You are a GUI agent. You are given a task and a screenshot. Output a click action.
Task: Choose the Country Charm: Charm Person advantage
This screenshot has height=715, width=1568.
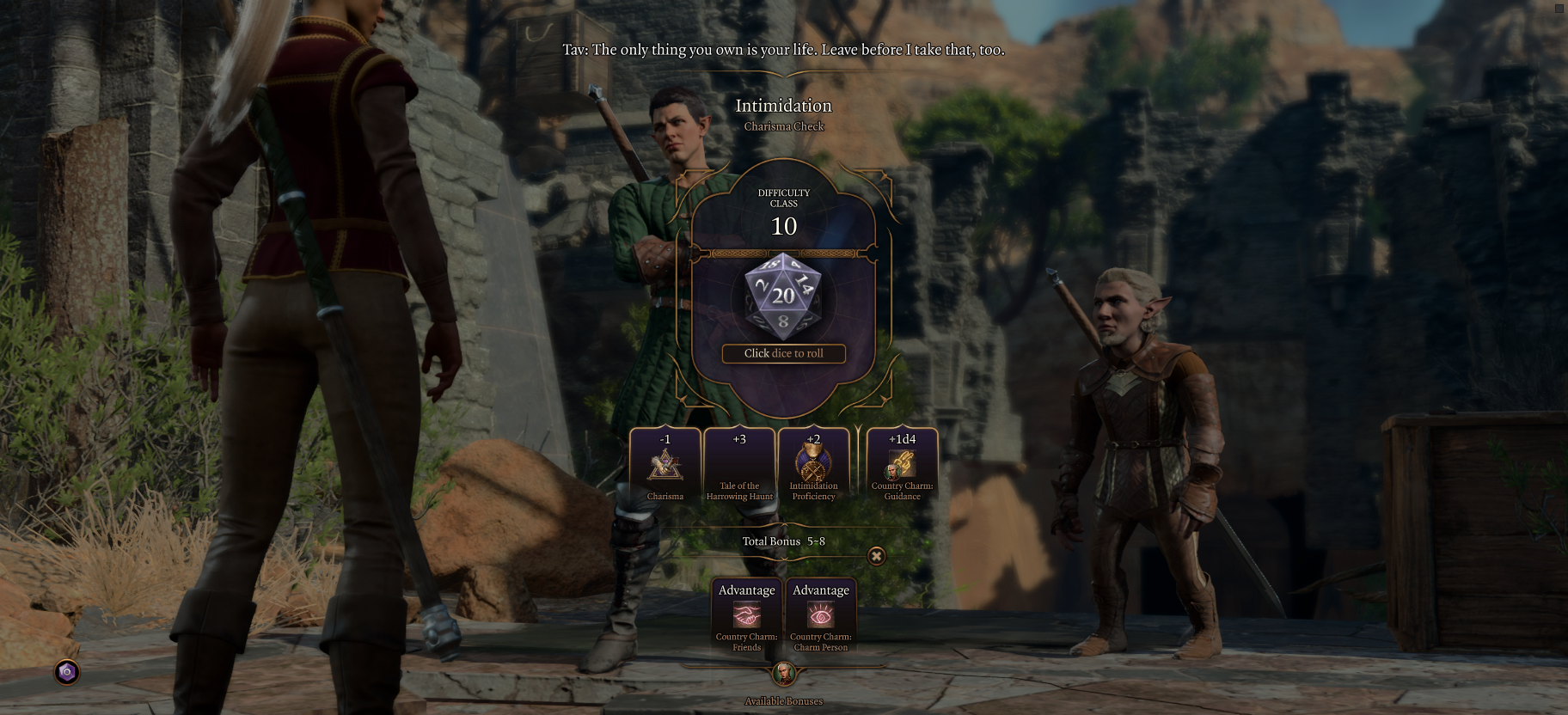(x=821, y=616)
